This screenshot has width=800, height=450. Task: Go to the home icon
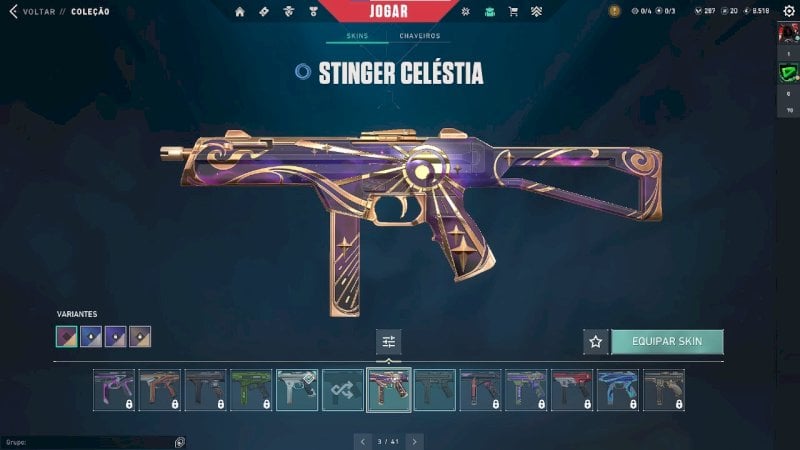(240, 12)
